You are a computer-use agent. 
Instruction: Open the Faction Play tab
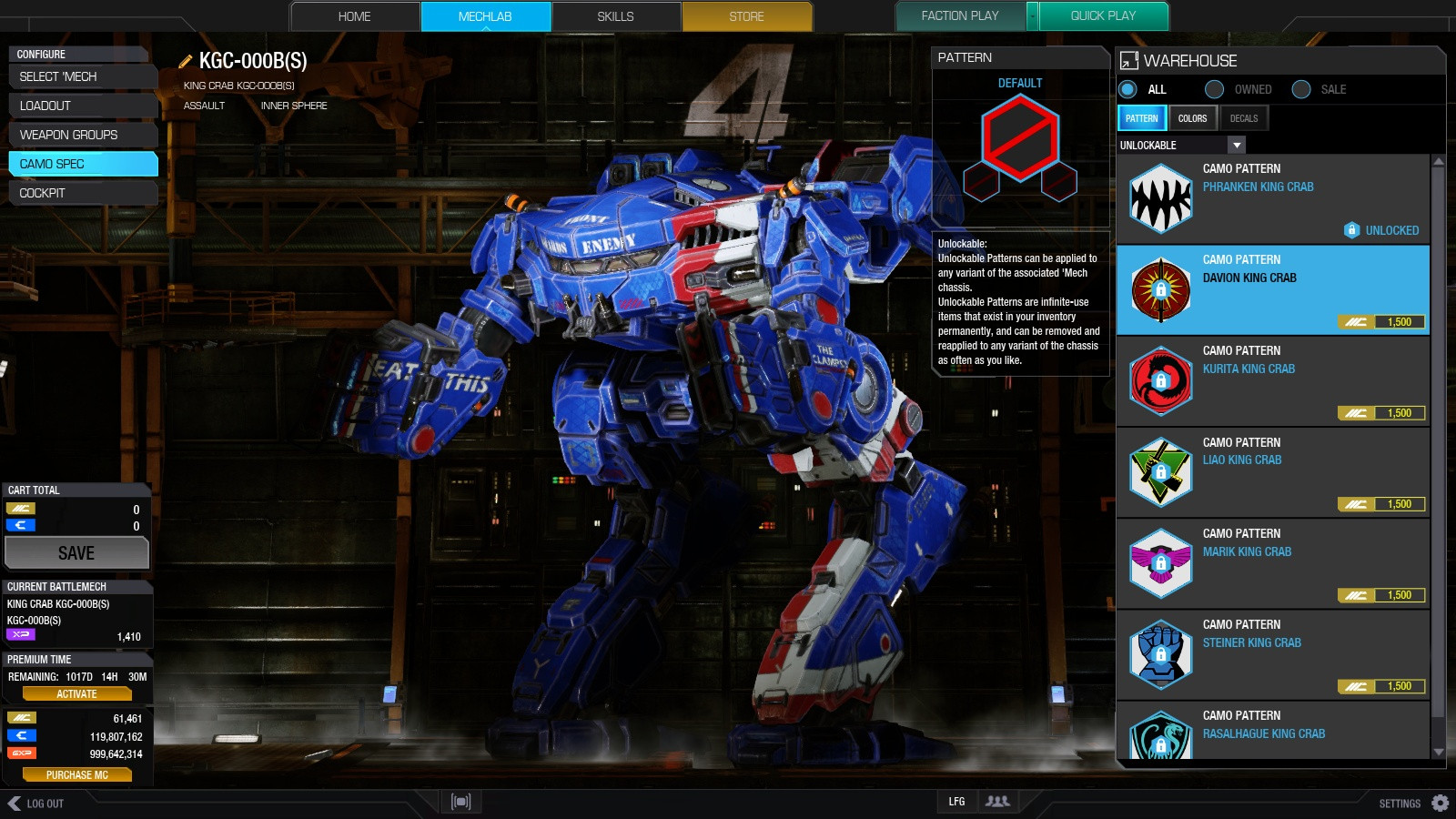click(x=959, y=15)
